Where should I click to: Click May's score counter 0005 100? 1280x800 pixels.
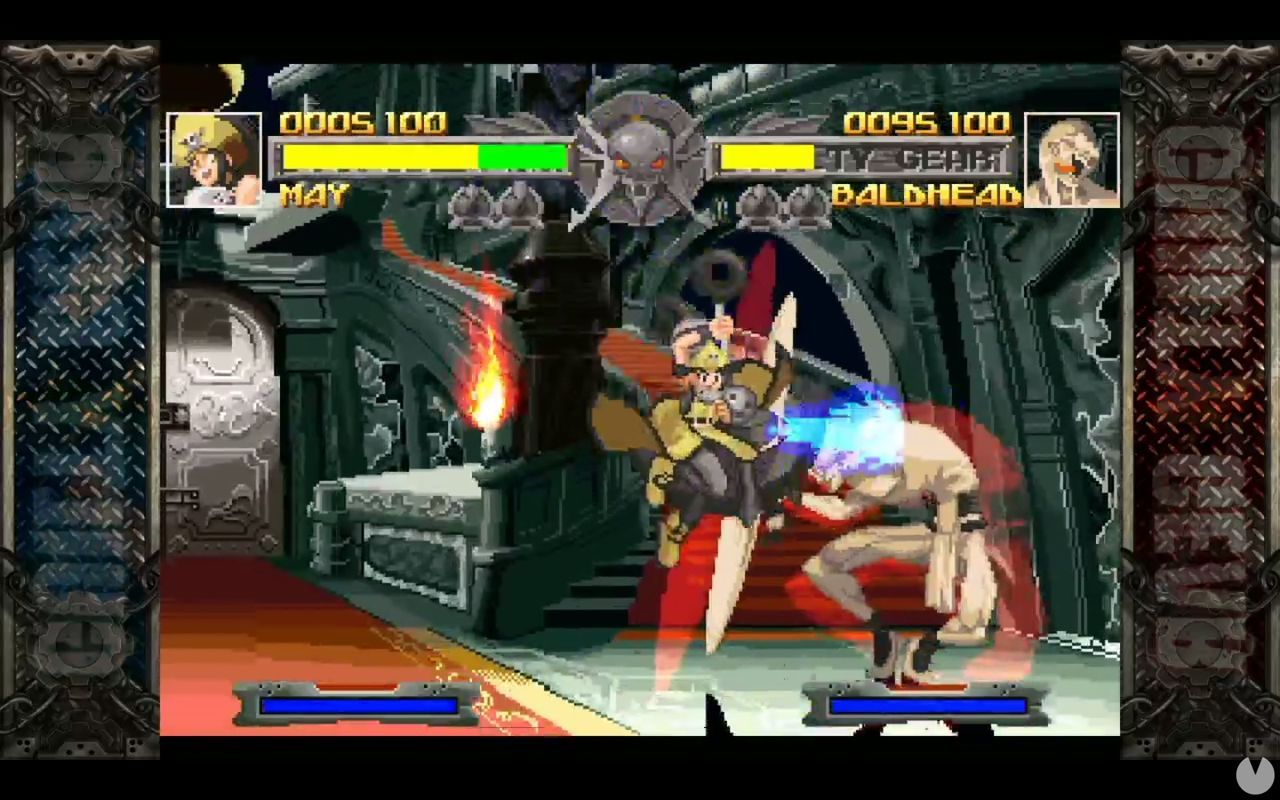pyautogui.click(x=363, y=124)
